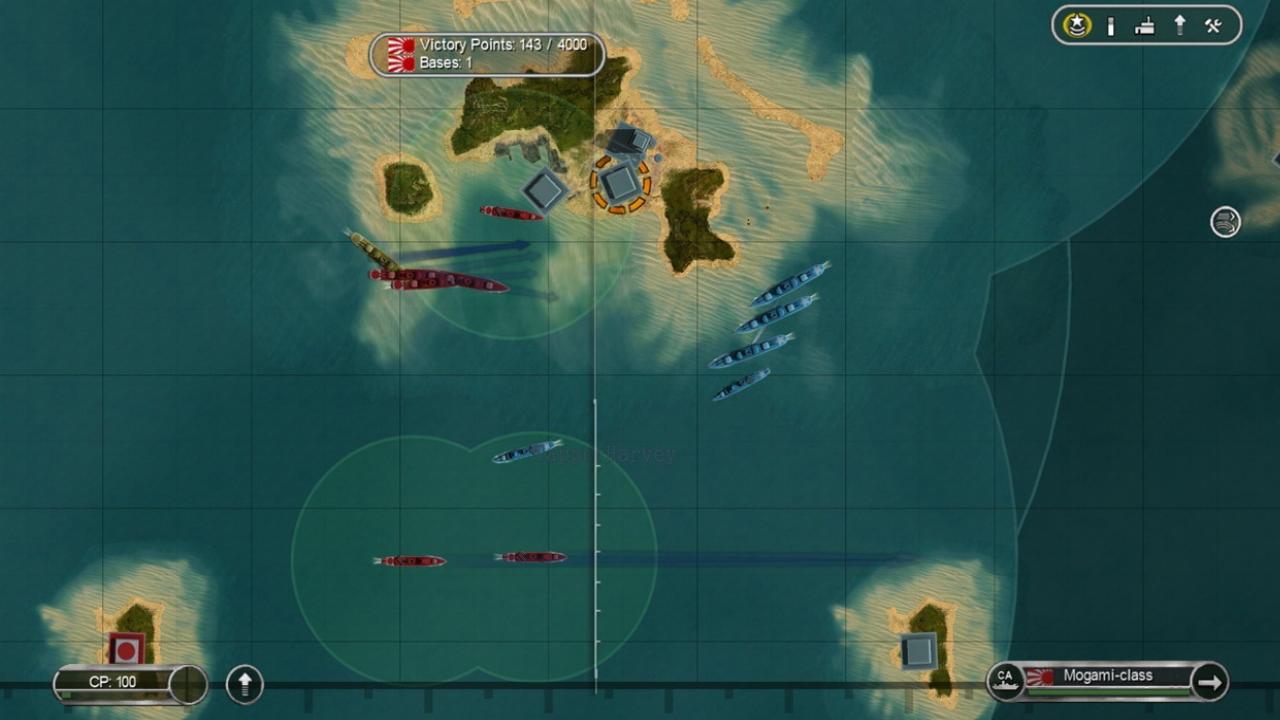
Task: Select the unit upgrade arrow icon top-right
Action: pos(1178,25)
